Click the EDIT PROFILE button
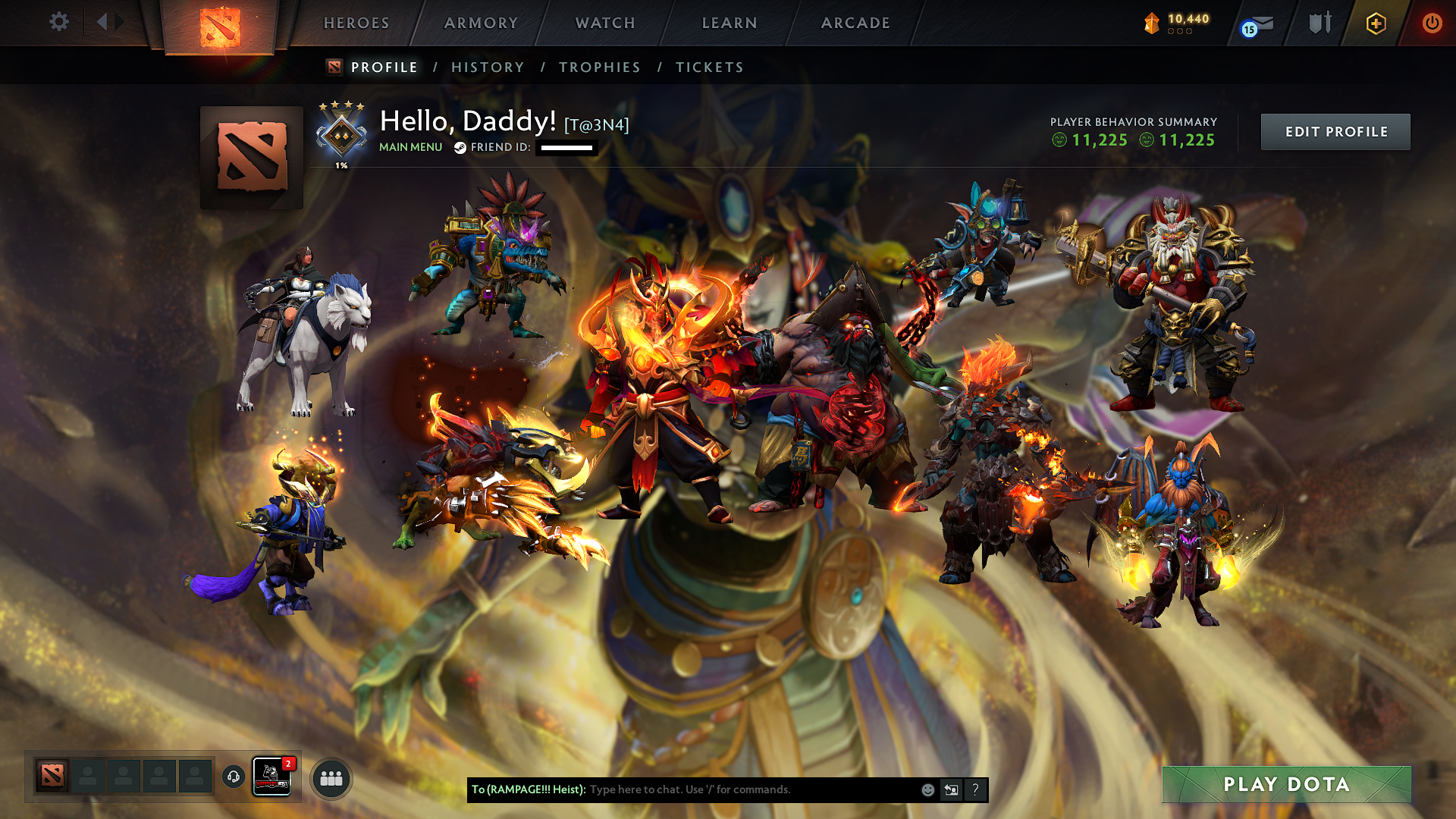 (1335, 131)
